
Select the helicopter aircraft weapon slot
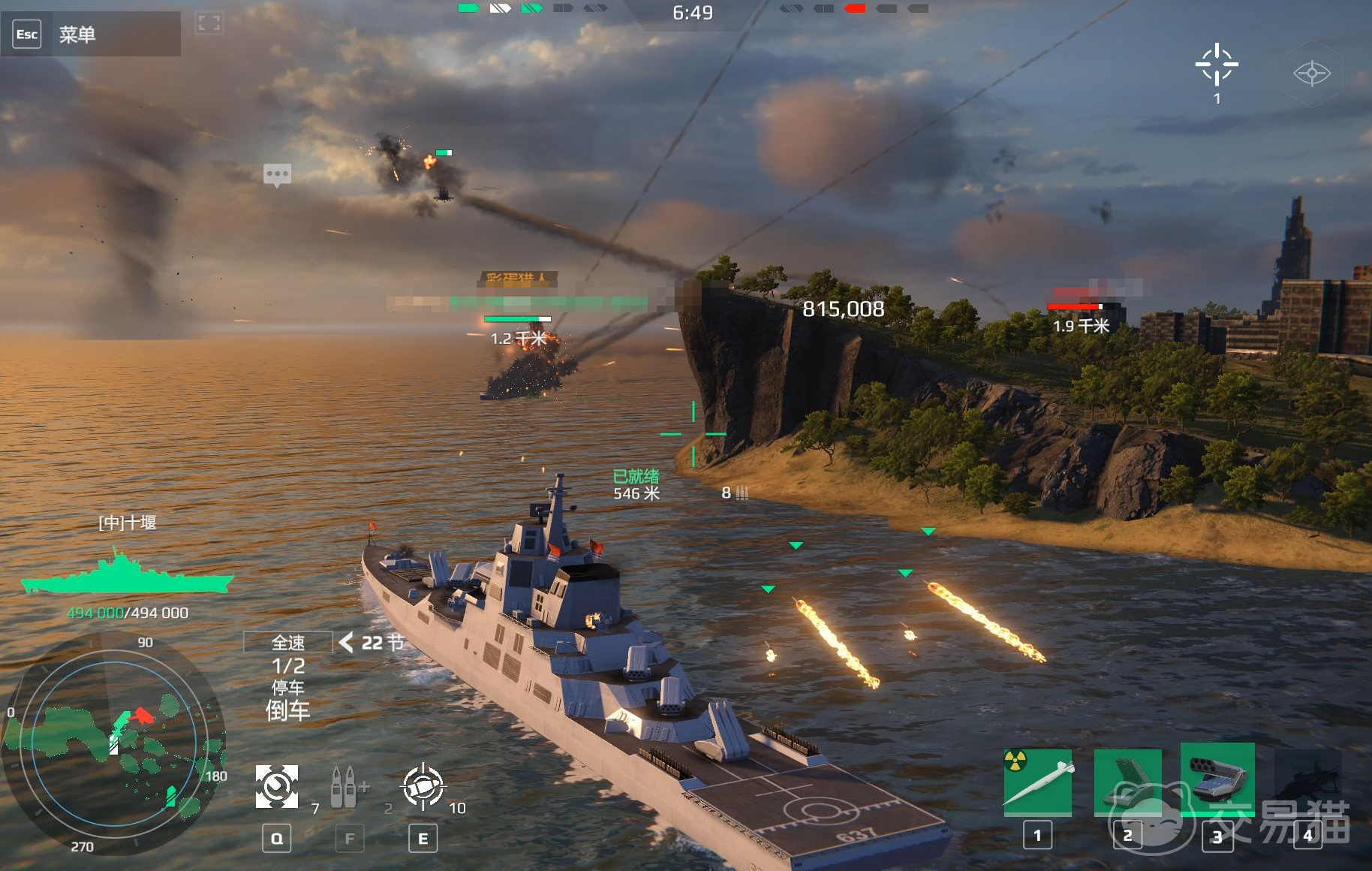tap(1308, 782)
